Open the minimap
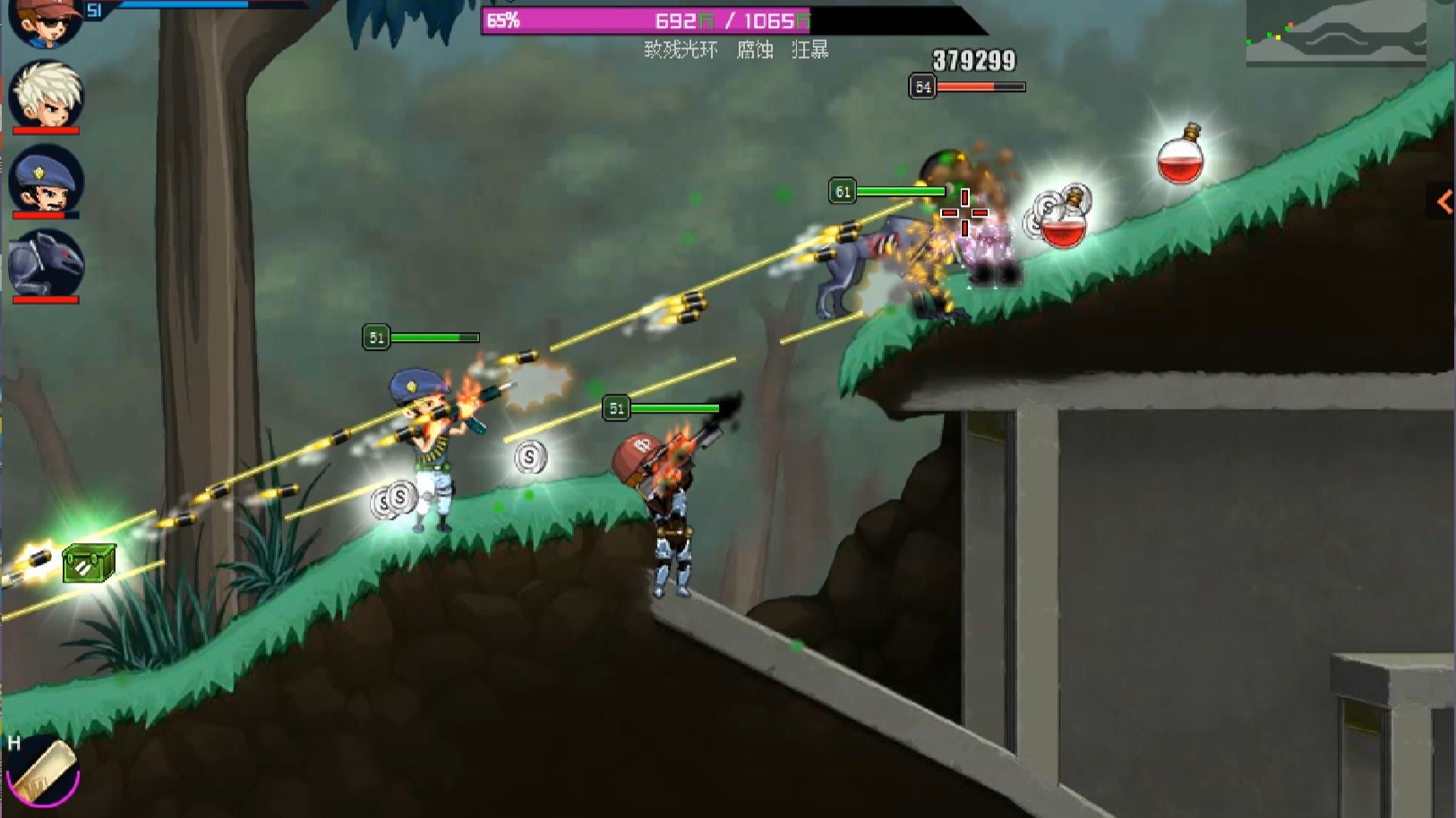 1335,33
